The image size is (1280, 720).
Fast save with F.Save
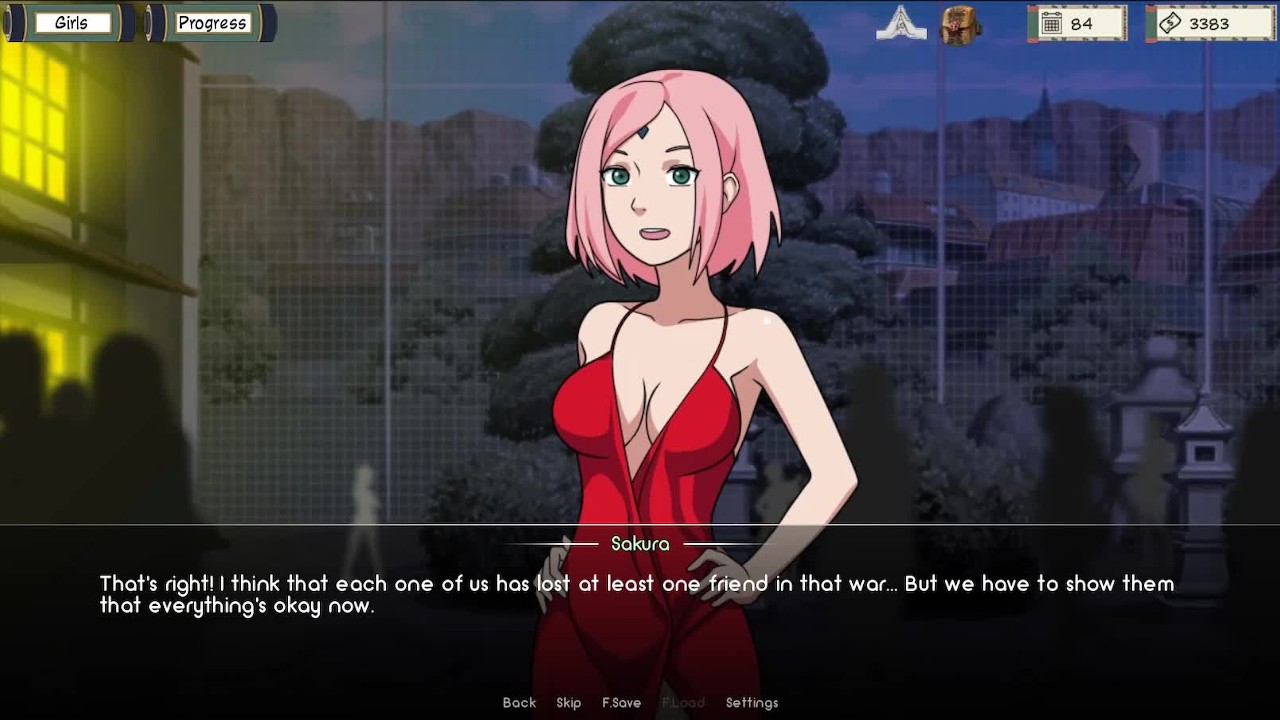[621, 703]
